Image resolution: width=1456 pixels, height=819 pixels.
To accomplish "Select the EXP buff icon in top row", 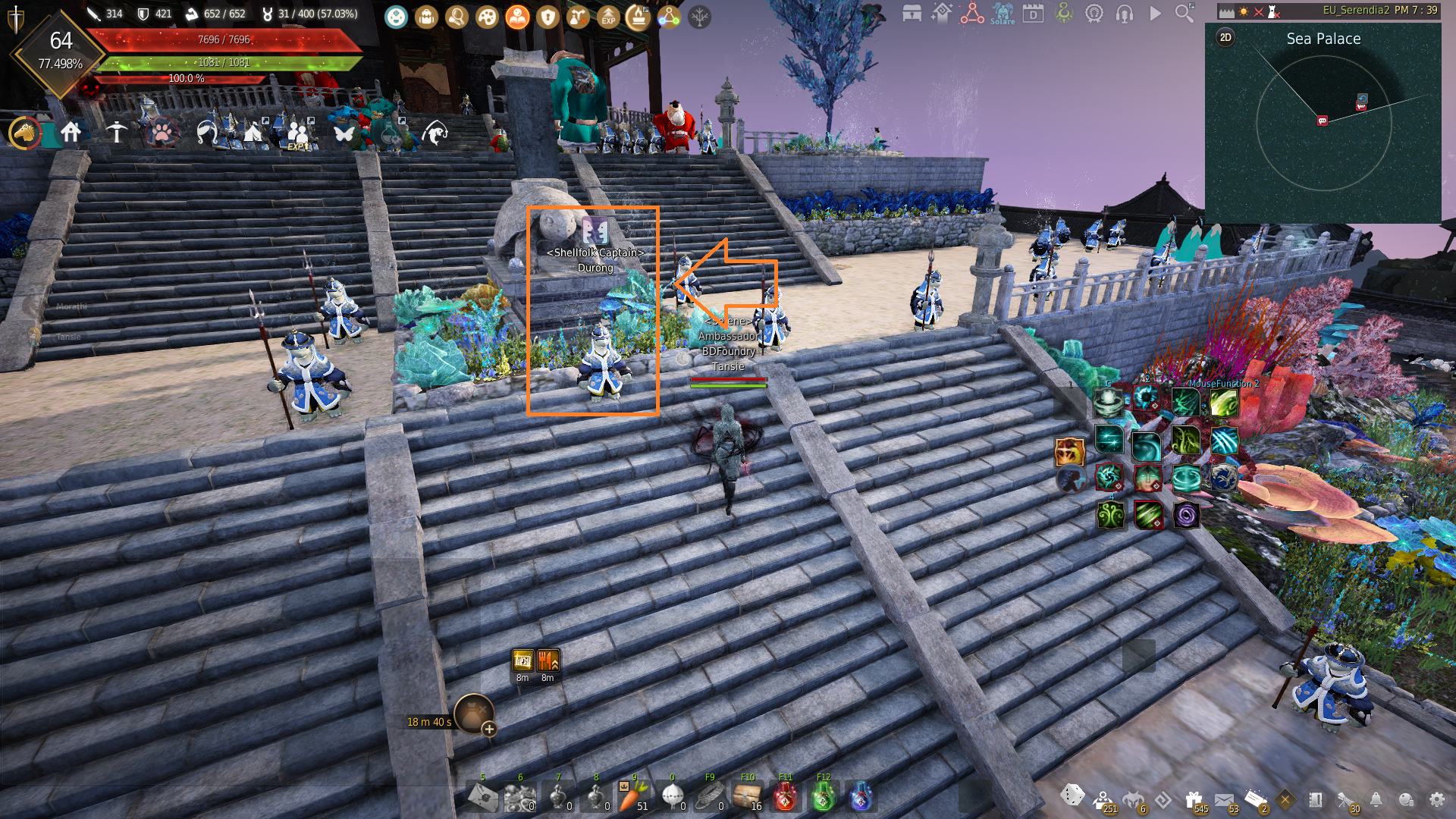I will point(608,16).
